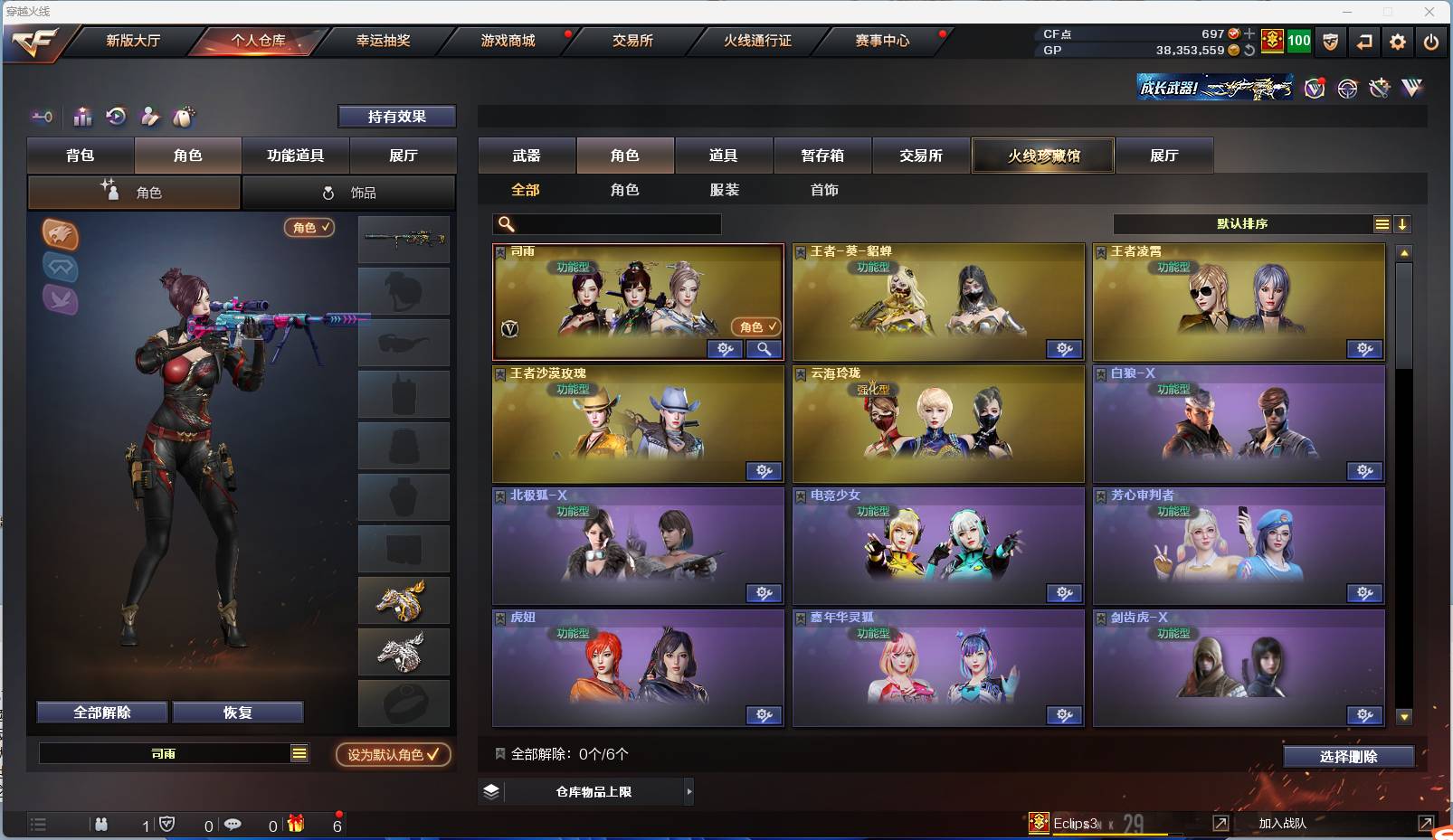Switch to the 火线珍藏馆 tab
Image resolution: width=1453 pixels, height=840 pixels.
point(1044,156)
